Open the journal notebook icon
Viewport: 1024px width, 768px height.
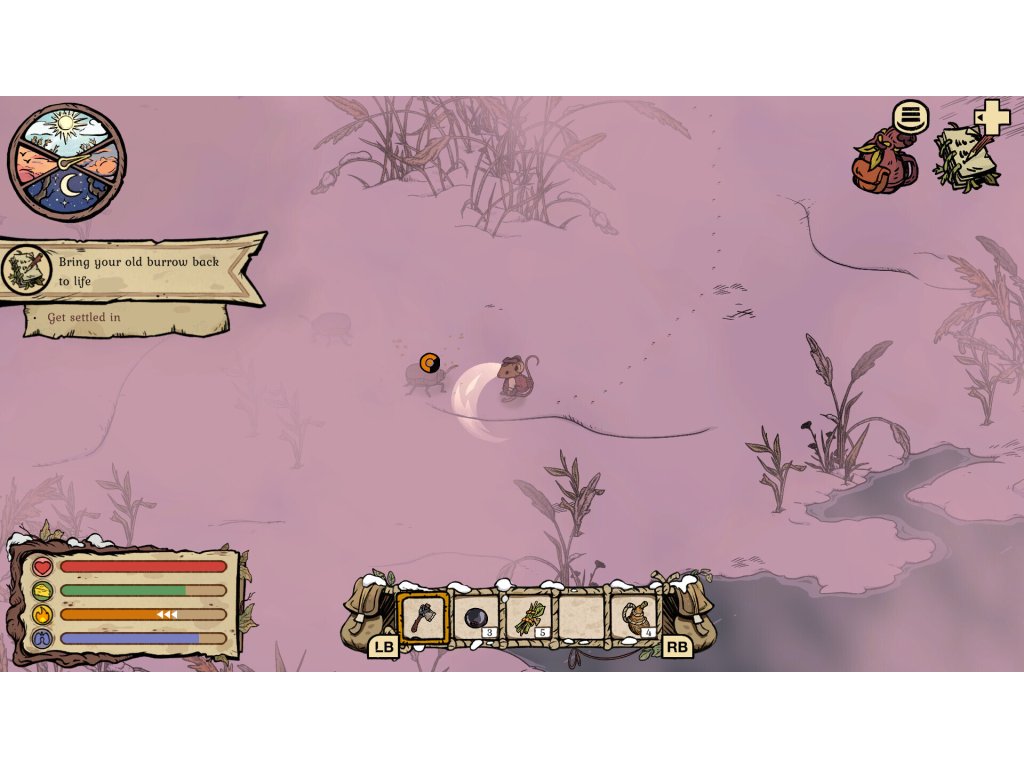pyautogui.click(x=964, y=157)
